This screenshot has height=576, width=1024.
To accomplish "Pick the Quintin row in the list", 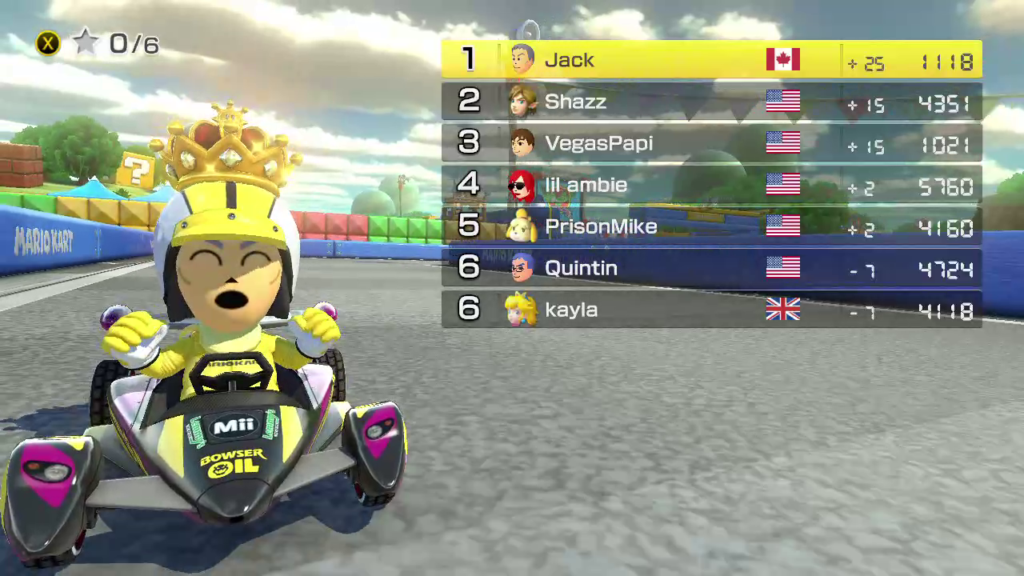I will pyautogui.click(x=711, y=268).
